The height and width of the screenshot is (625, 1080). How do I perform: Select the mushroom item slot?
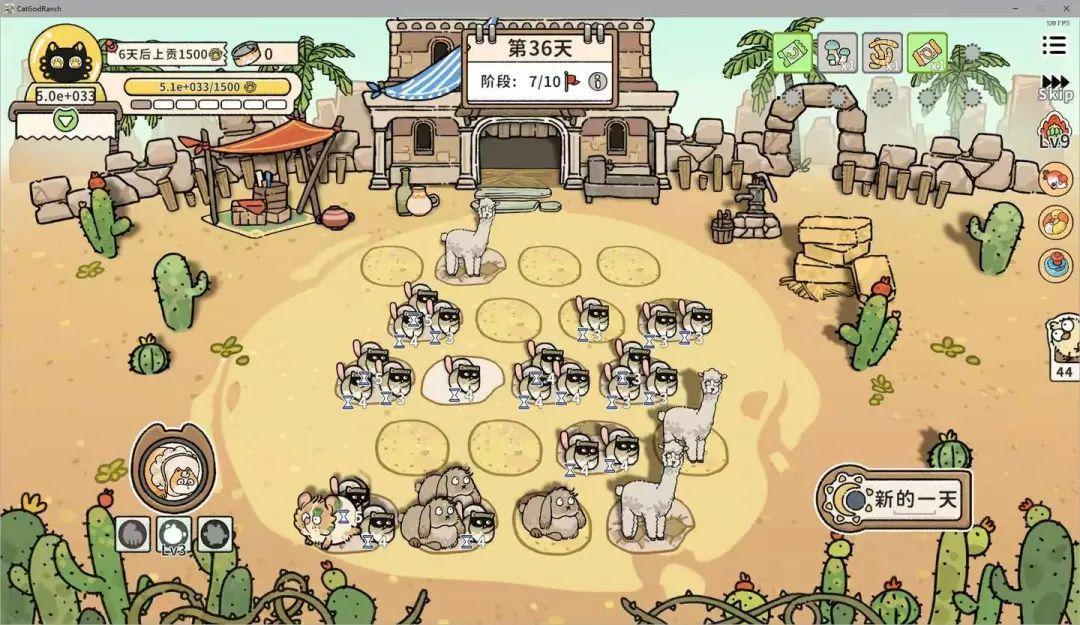(837, 52)
